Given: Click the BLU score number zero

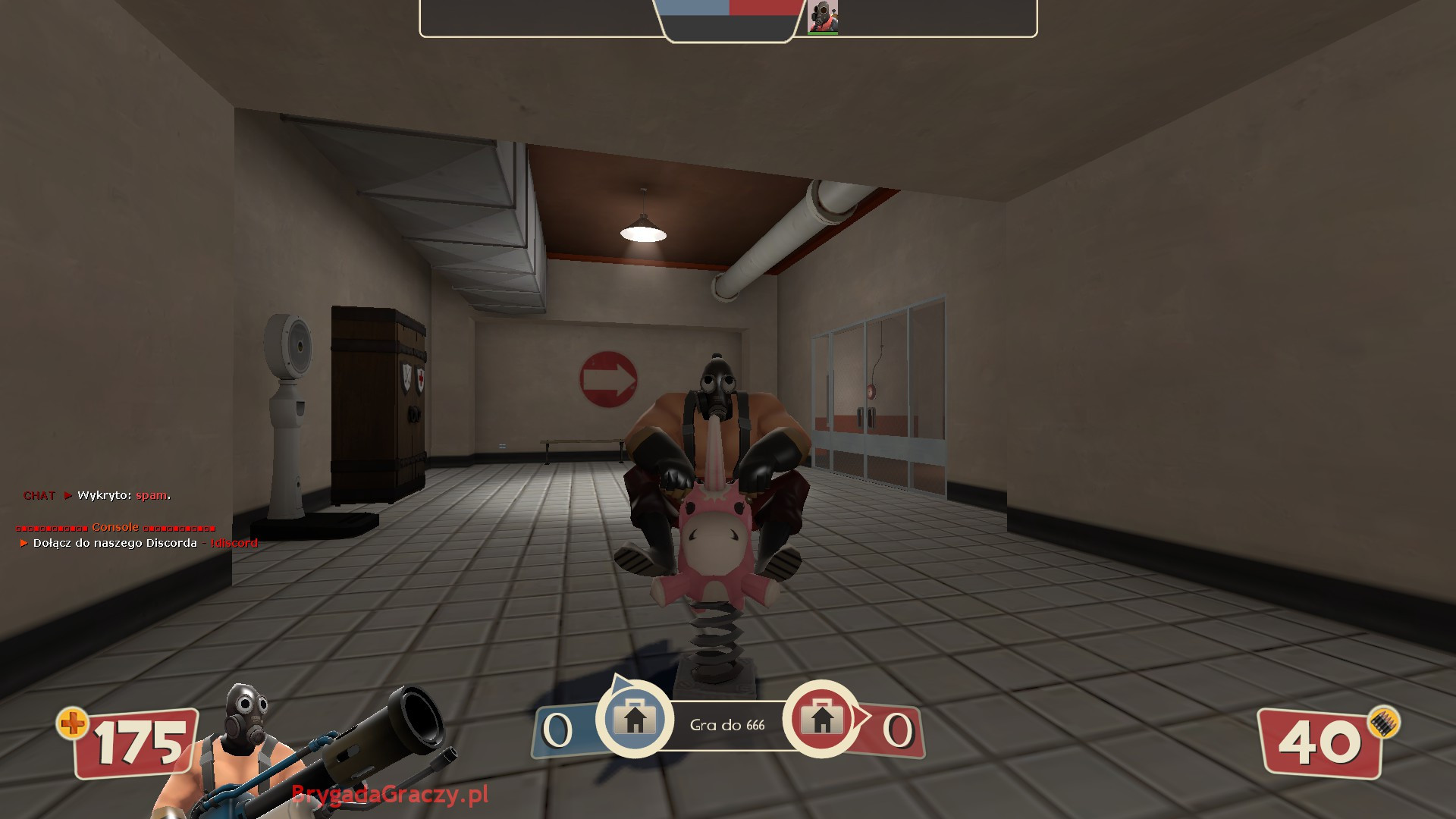Looking at the screenshot, I should coord(558,730).
